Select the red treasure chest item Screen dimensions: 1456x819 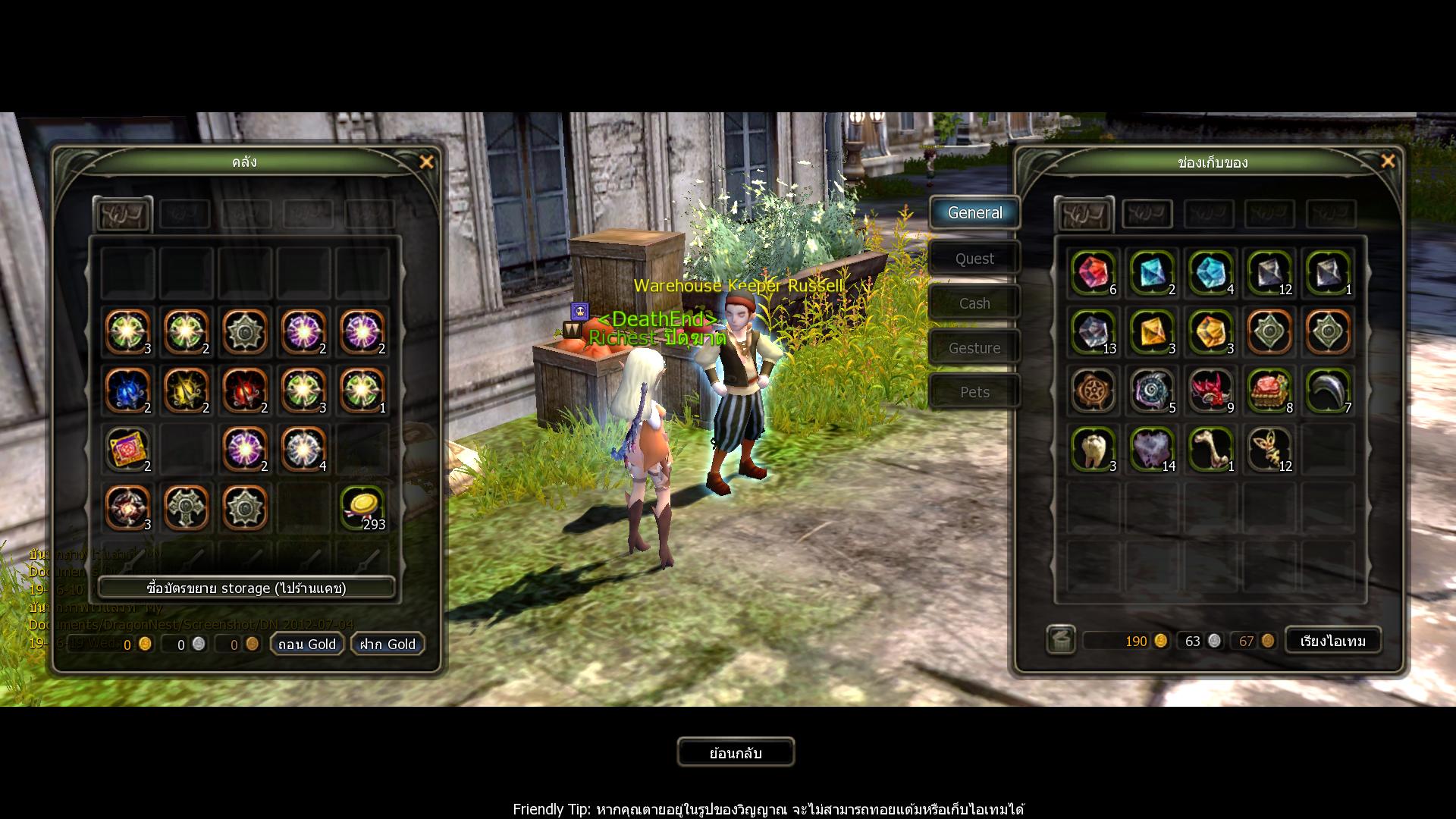click(x=1269, y=390)
